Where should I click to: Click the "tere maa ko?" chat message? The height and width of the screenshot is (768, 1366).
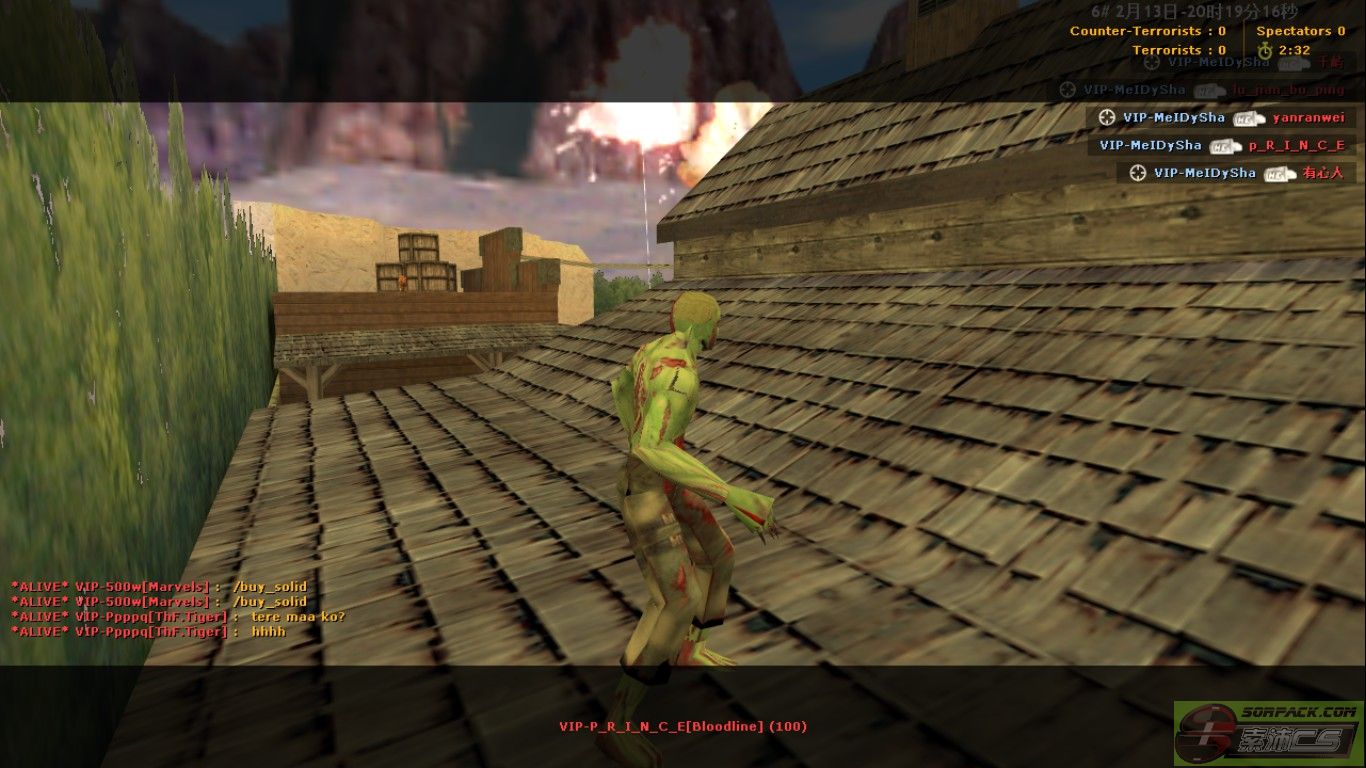click(x=178, y=617)
